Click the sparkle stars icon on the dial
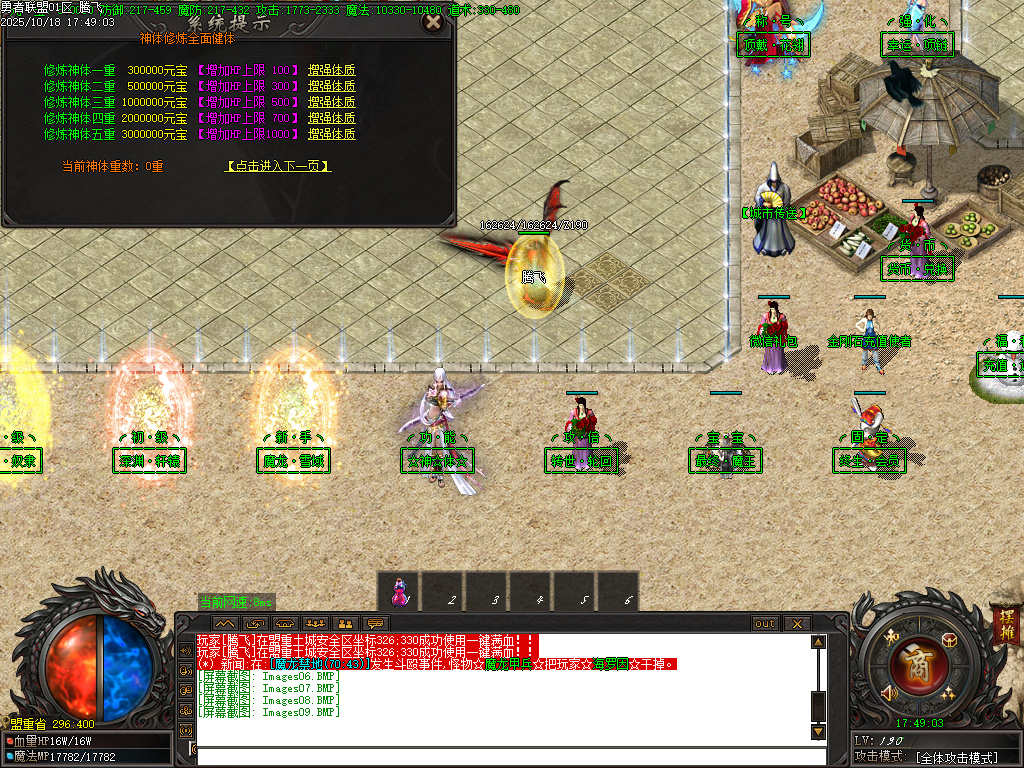1024x768 pixels. tap(945, 693)
